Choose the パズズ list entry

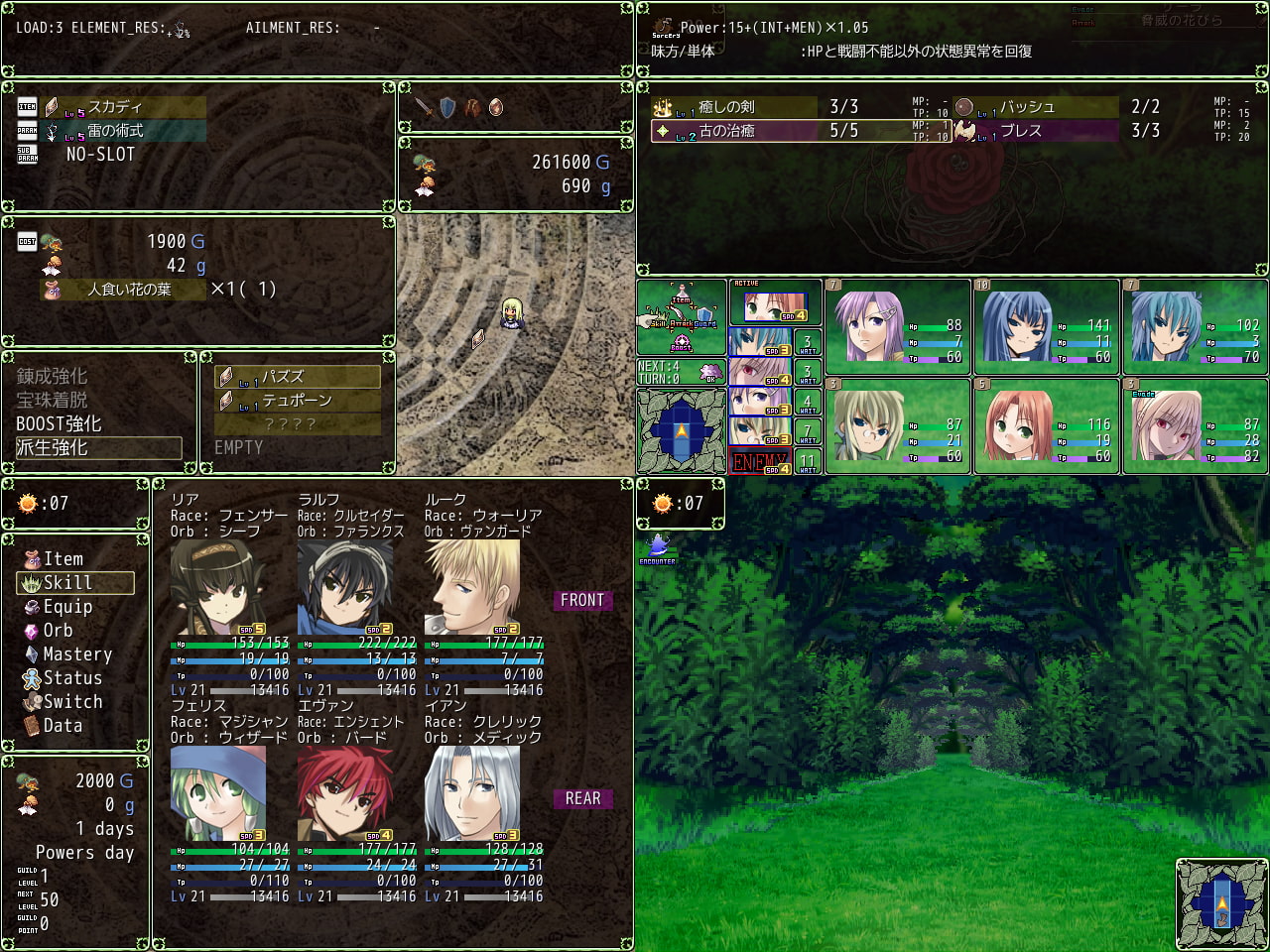[298, 377]
